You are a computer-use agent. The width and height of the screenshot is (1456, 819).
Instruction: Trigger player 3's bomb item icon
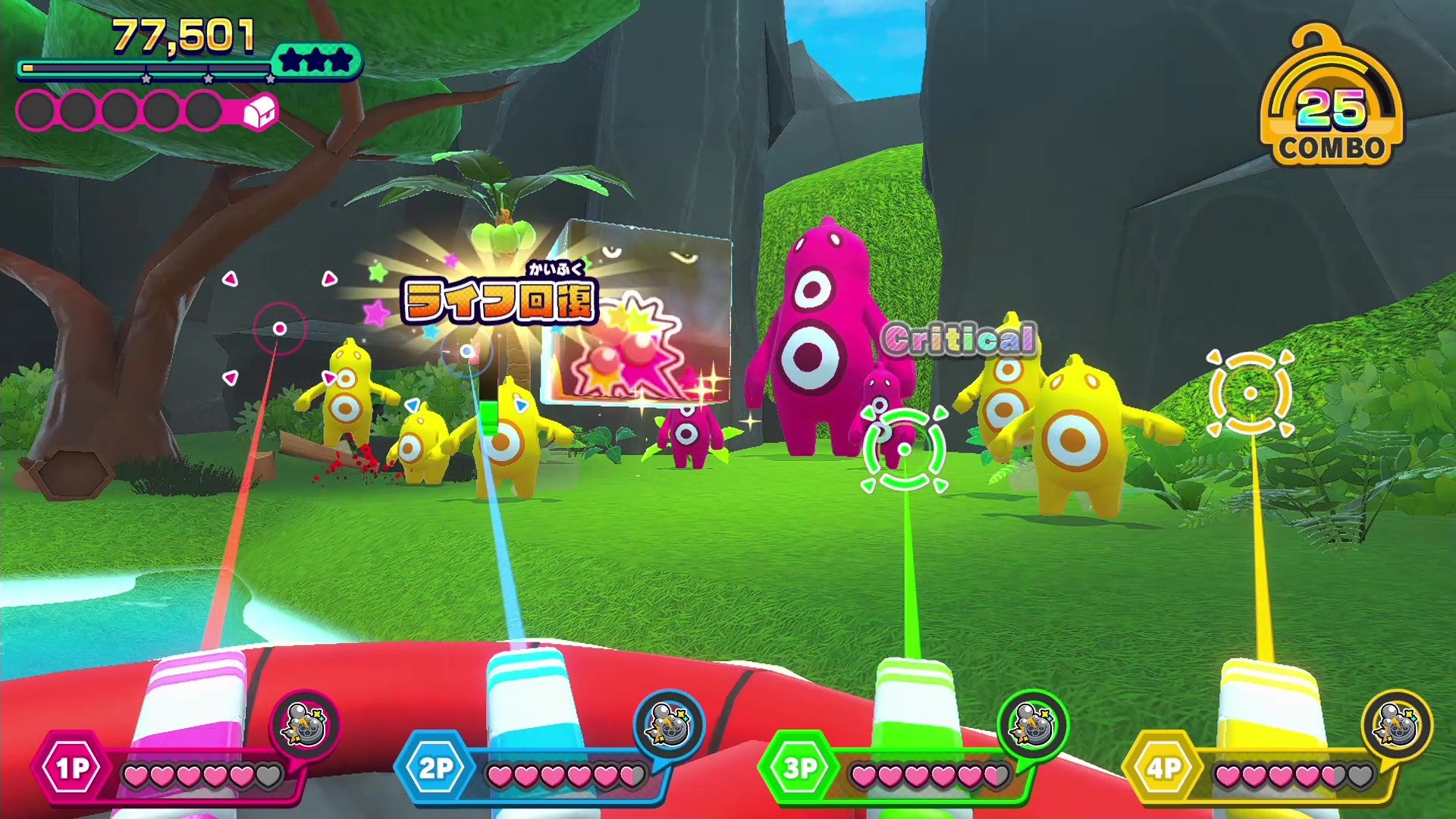tap(1032, 726)
